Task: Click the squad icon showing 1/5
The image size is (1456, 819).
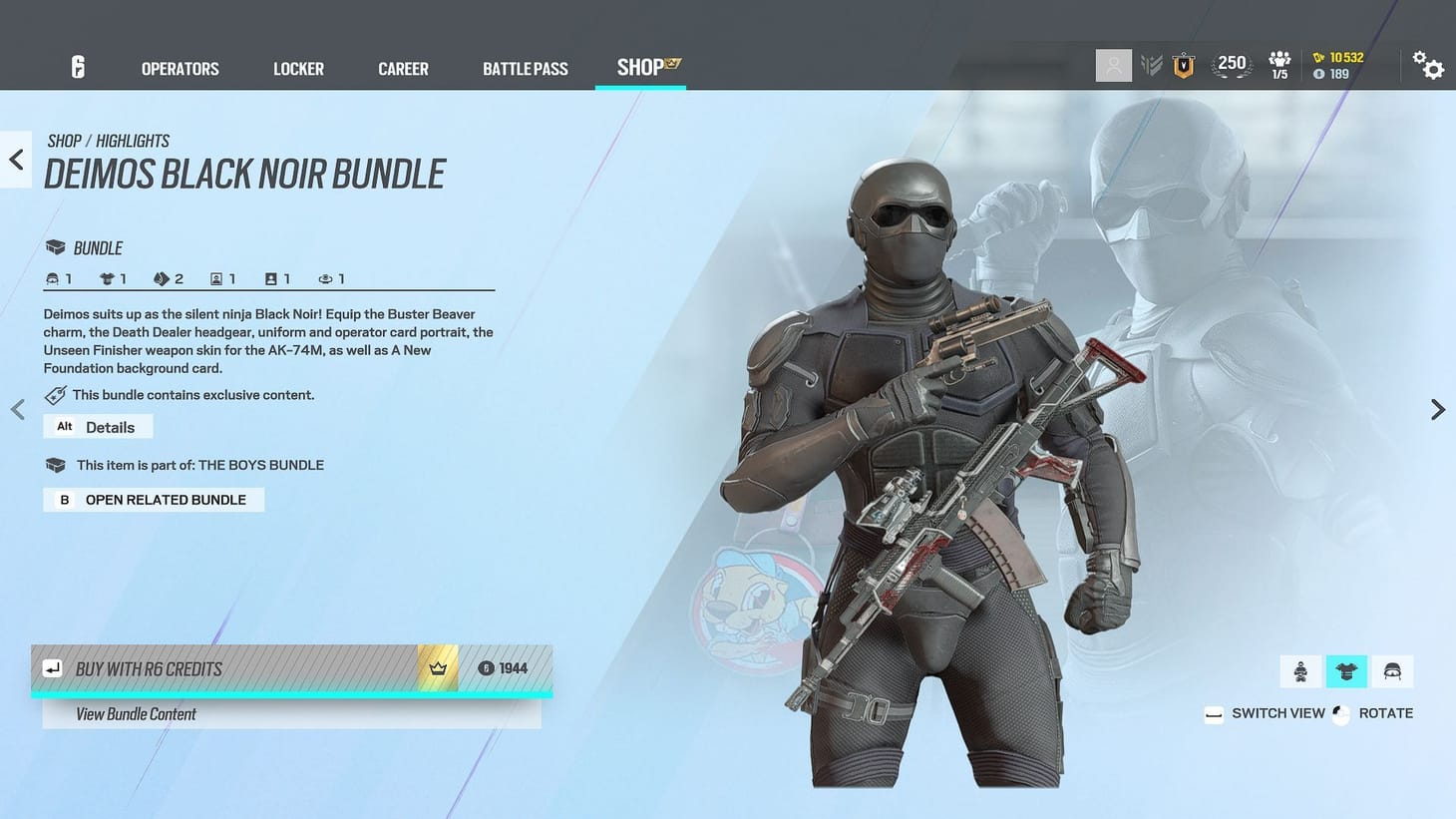Action: click(x=1278, y=65)
